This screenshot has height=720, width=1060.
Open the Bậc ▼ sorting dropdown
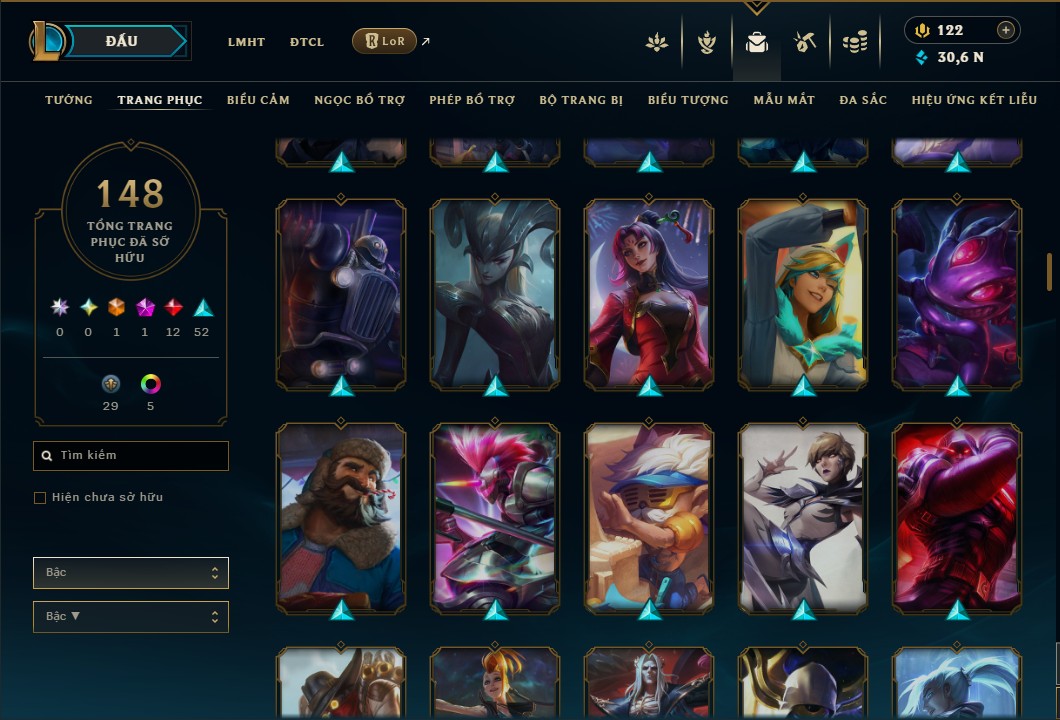pyautogui.click(x=131, y=617)
